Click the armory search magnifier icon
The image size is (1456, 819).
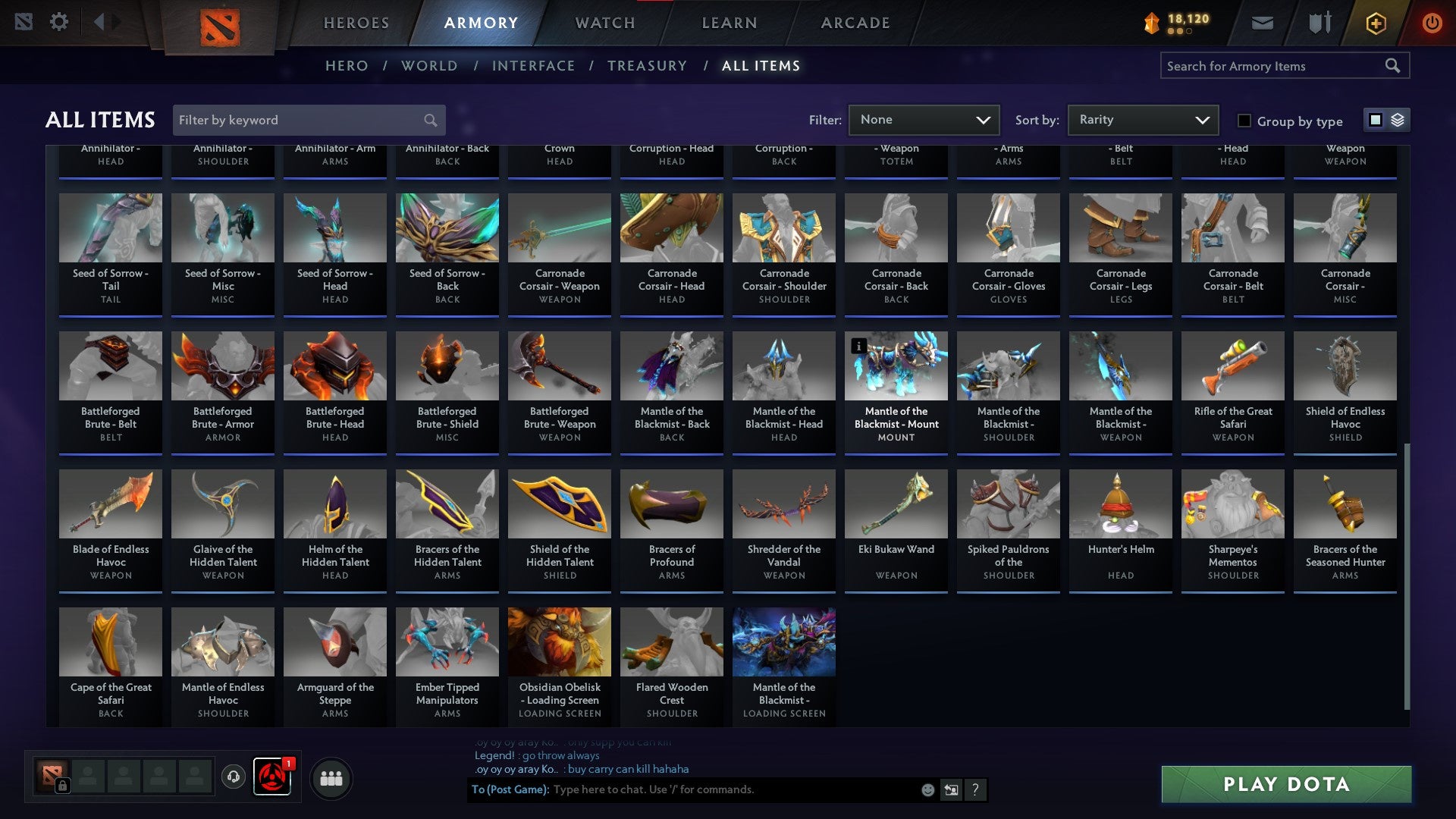tap(1394, 65)
